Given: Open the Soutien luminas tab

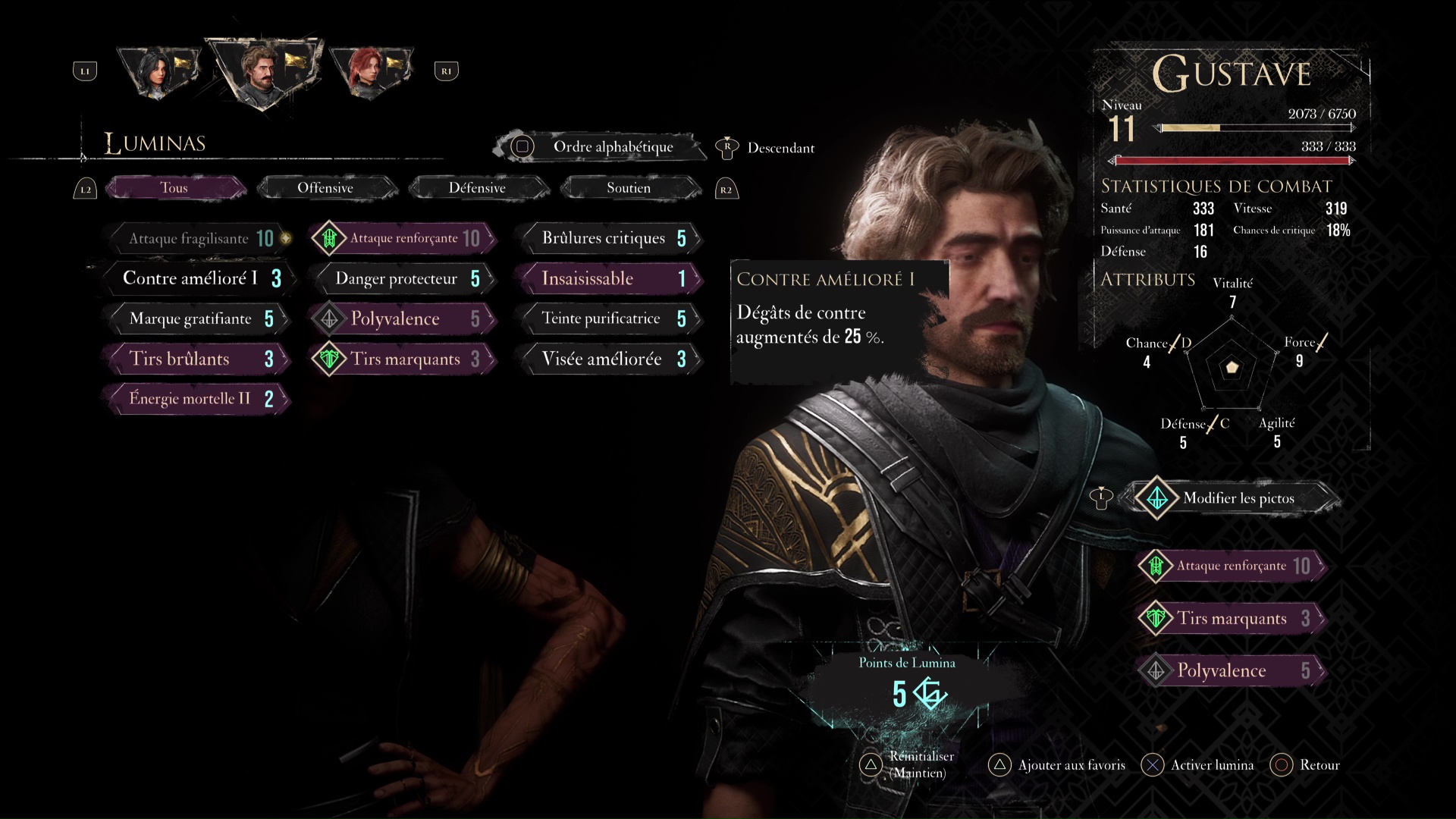Looking at the screenshot, I should [629, 188].
